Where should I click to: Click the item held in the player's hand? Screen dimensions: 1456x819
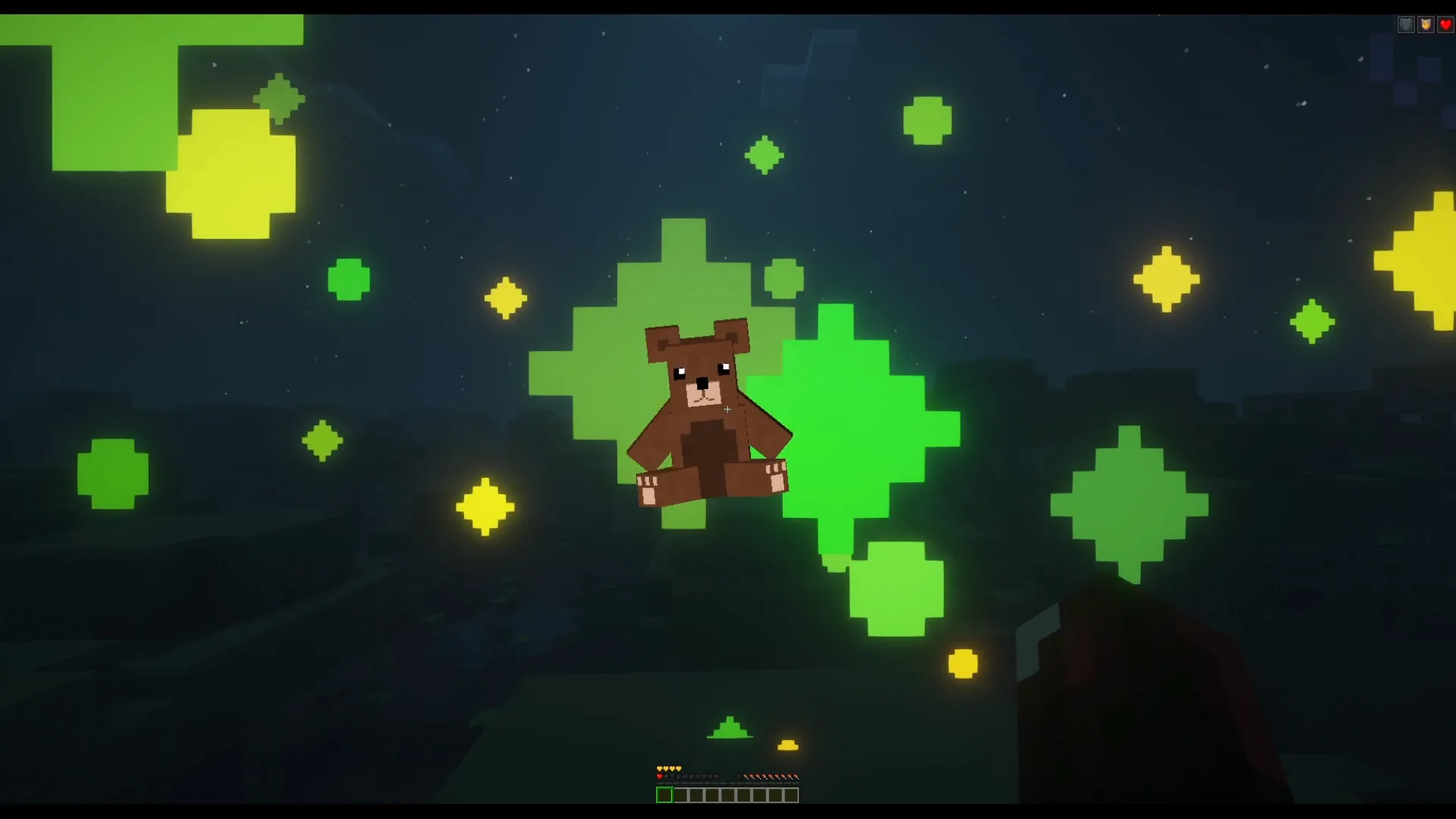coord(1137,682)
